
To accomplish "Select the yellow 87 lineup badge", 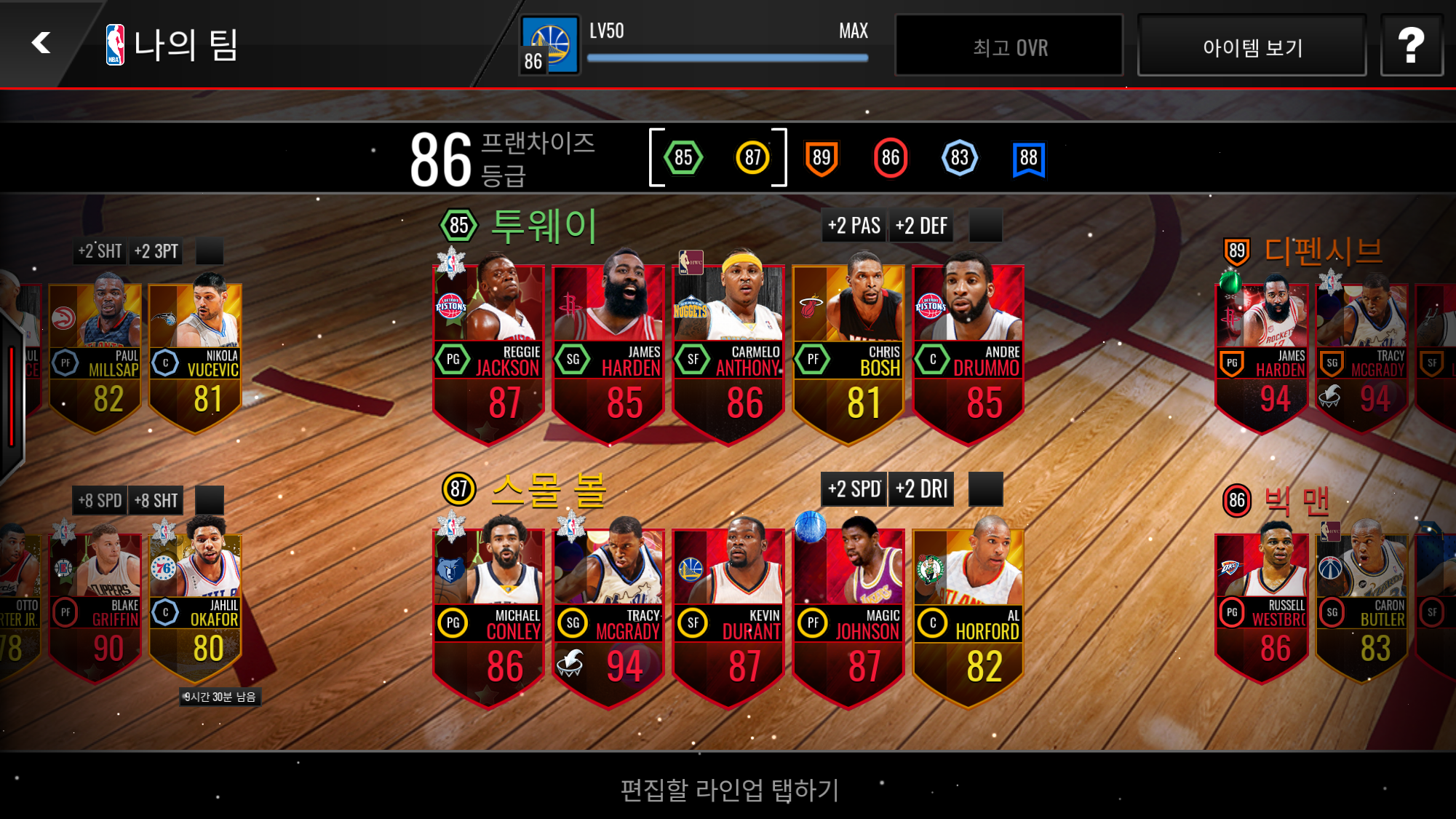I will point(752,157).
